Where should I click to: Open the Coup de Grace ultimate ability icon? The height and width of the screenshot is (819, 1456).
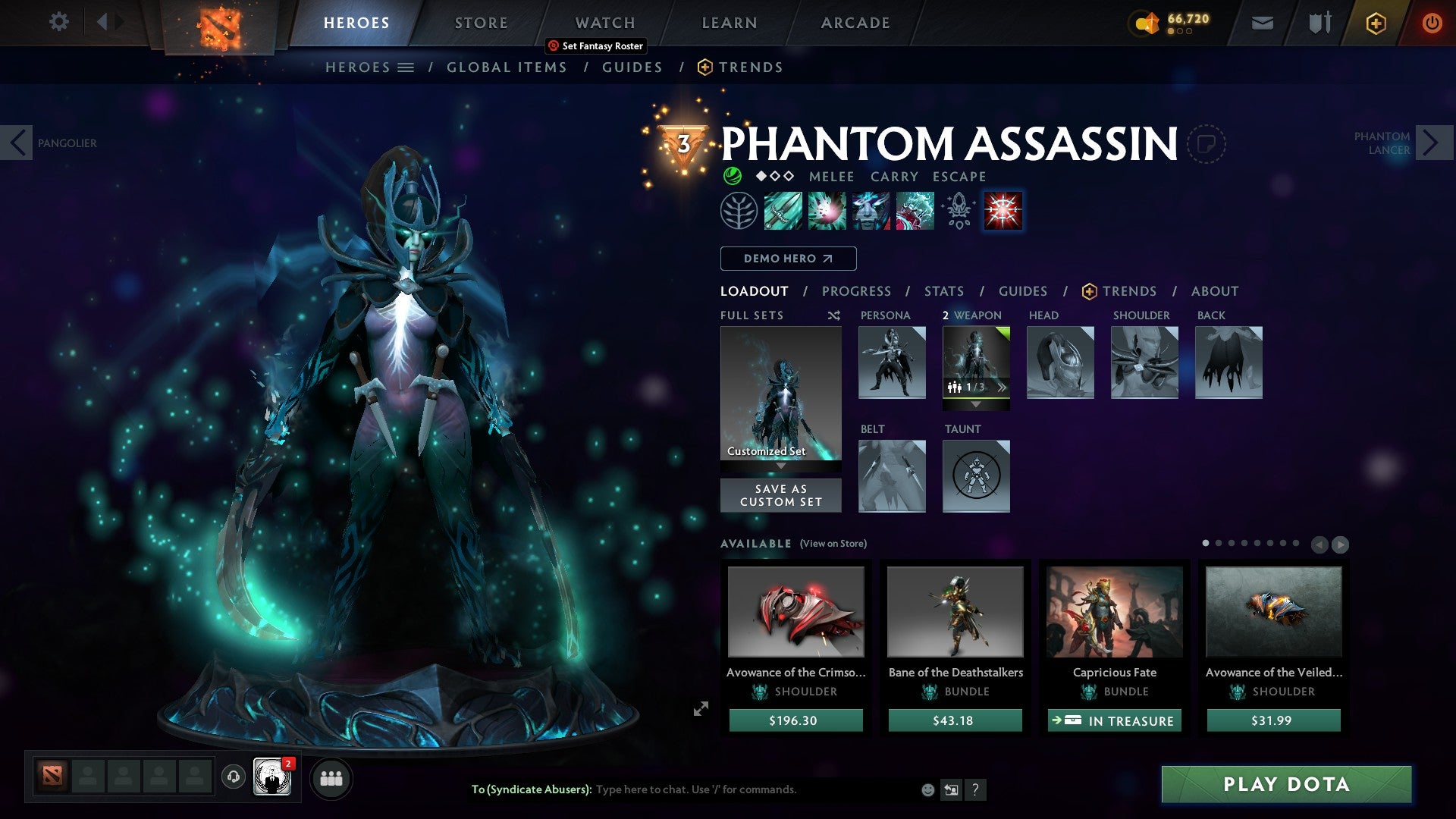coord(1003,211)
